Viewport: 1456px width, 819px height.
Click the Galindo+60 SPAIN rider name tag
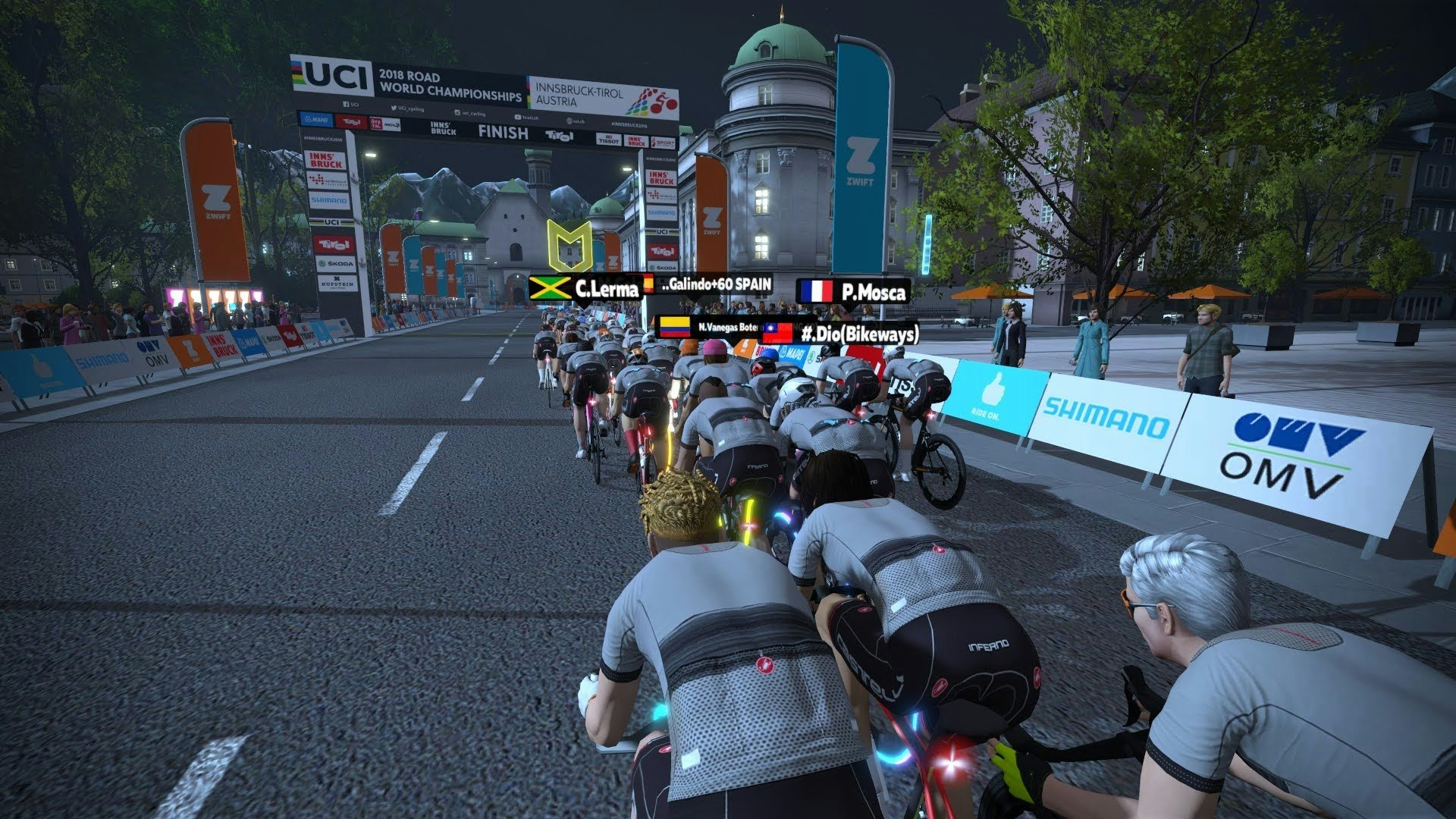(708, 285)
